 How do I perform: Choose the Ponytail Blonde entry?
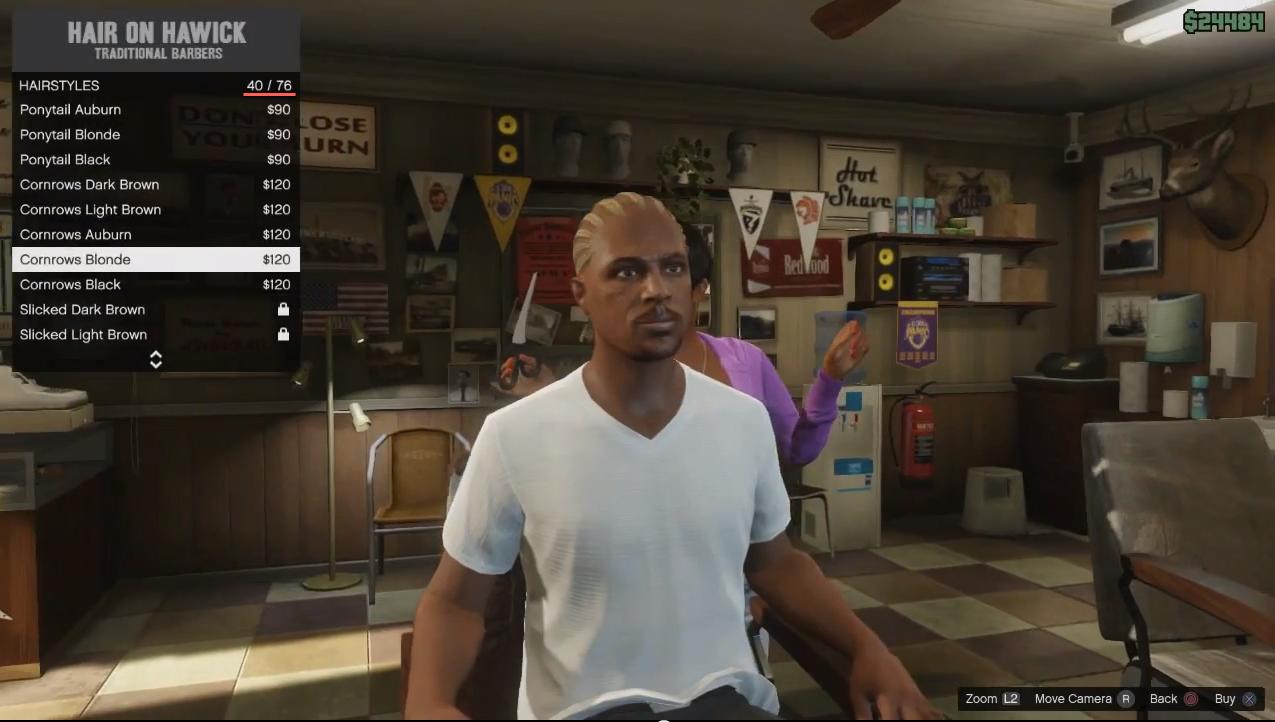155,135
